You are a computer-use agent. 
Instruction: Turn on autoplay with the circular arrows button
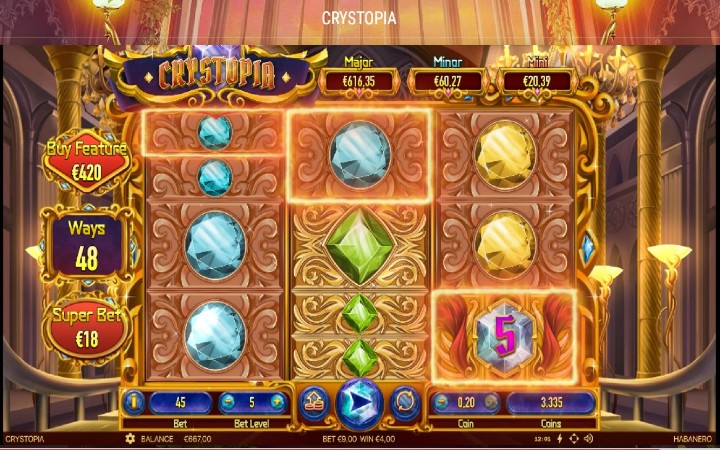405,402
